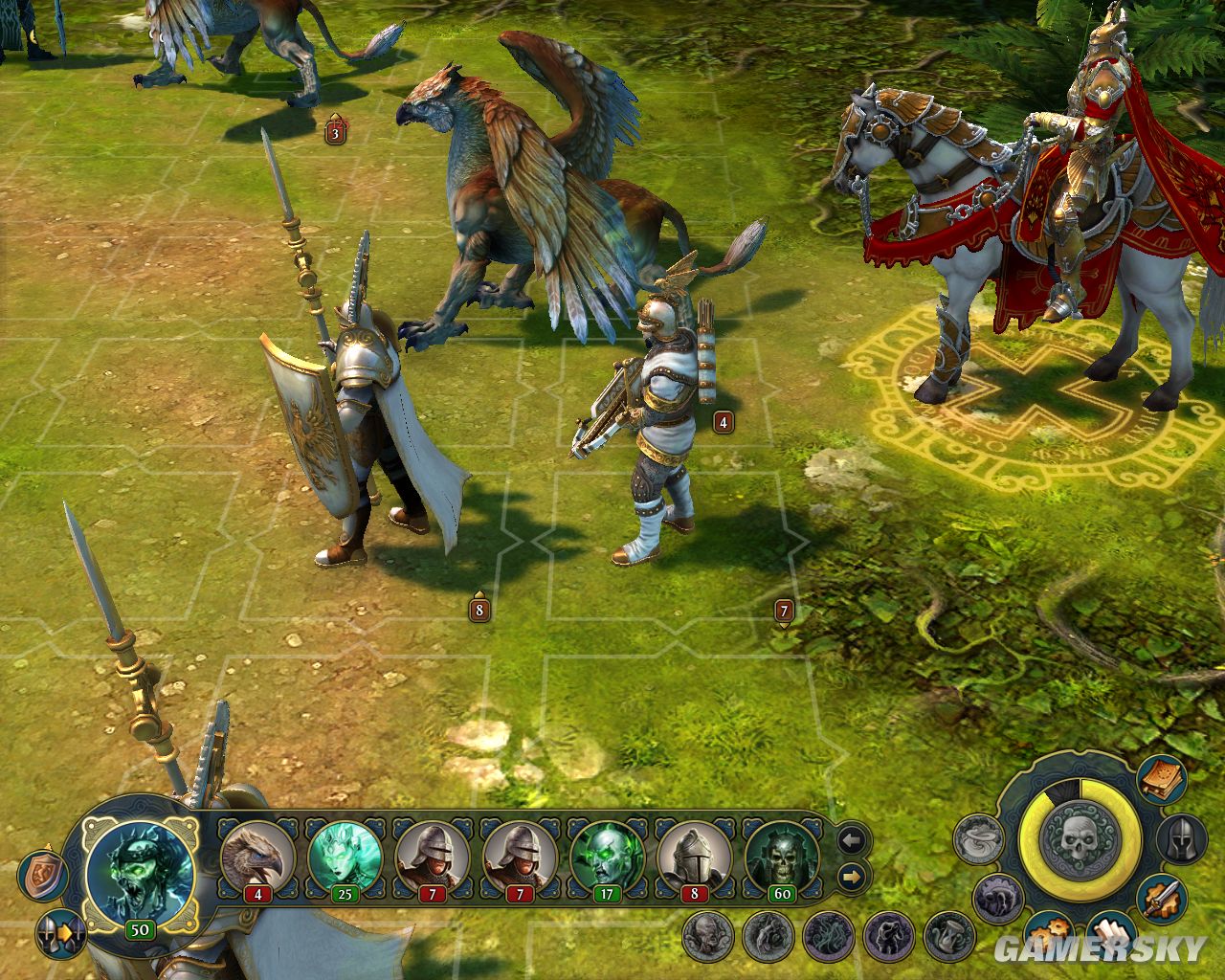Select the griffin portrait in the turn queue
Screen dimensions: 1225x980
[258, 854]
